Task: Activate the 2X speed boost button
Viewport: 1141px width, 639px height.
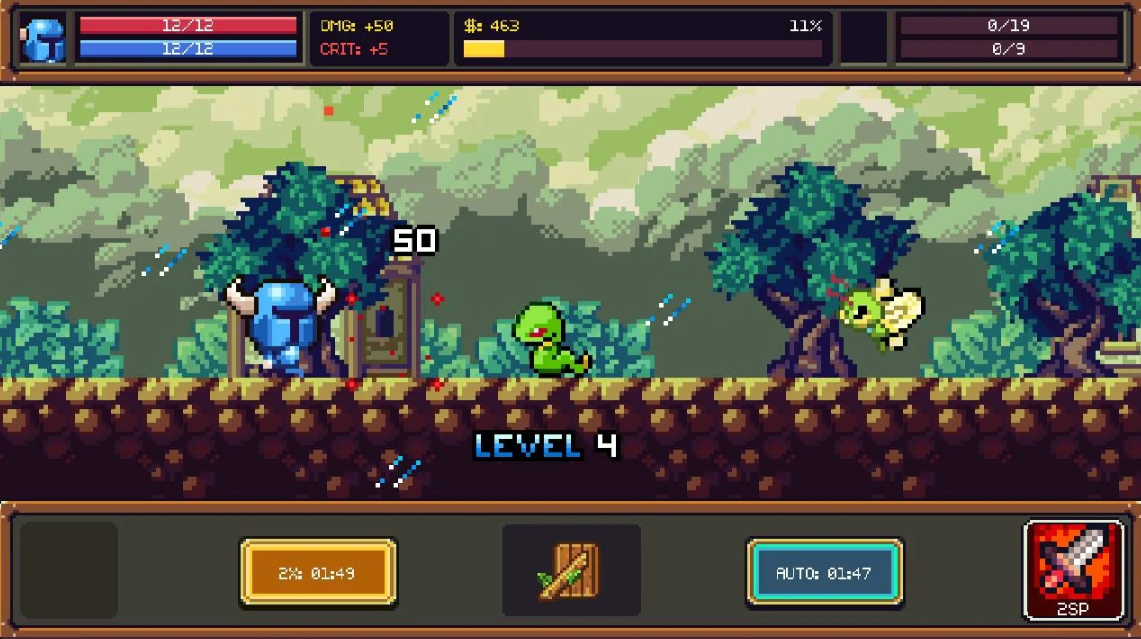Action: [318, 573]
